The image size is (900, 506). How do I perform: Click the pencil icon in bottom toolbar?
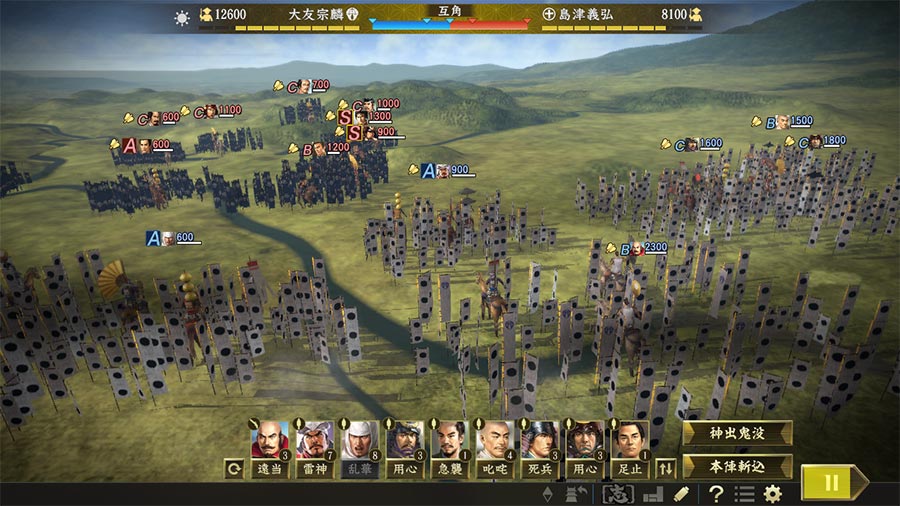click(681, 494)
